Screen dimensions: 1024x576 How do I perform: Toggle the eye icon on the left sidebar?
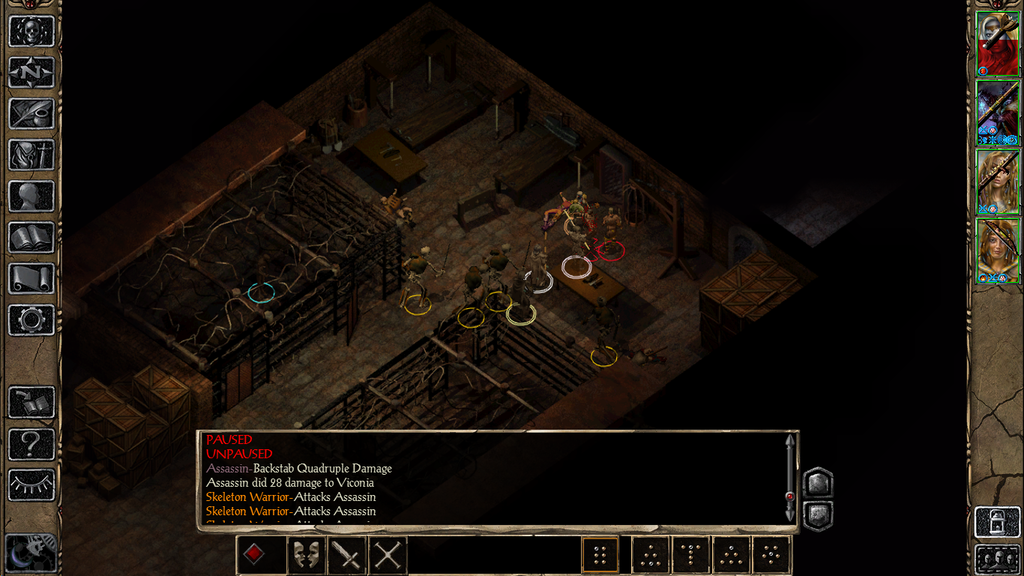pos(31,485)
